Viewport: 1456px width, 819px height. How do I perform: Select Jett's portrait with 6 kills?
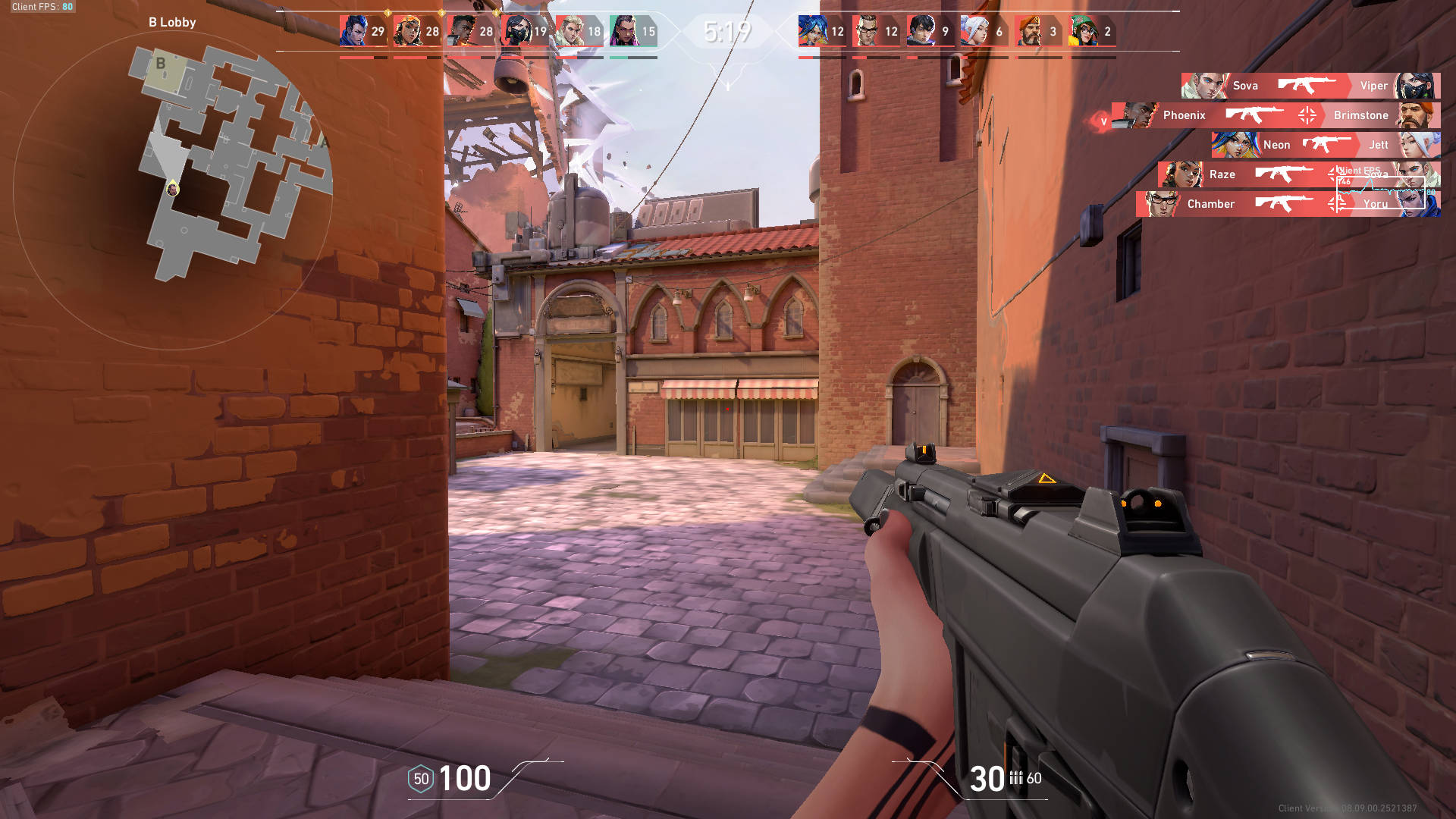[x=974, y=31]
